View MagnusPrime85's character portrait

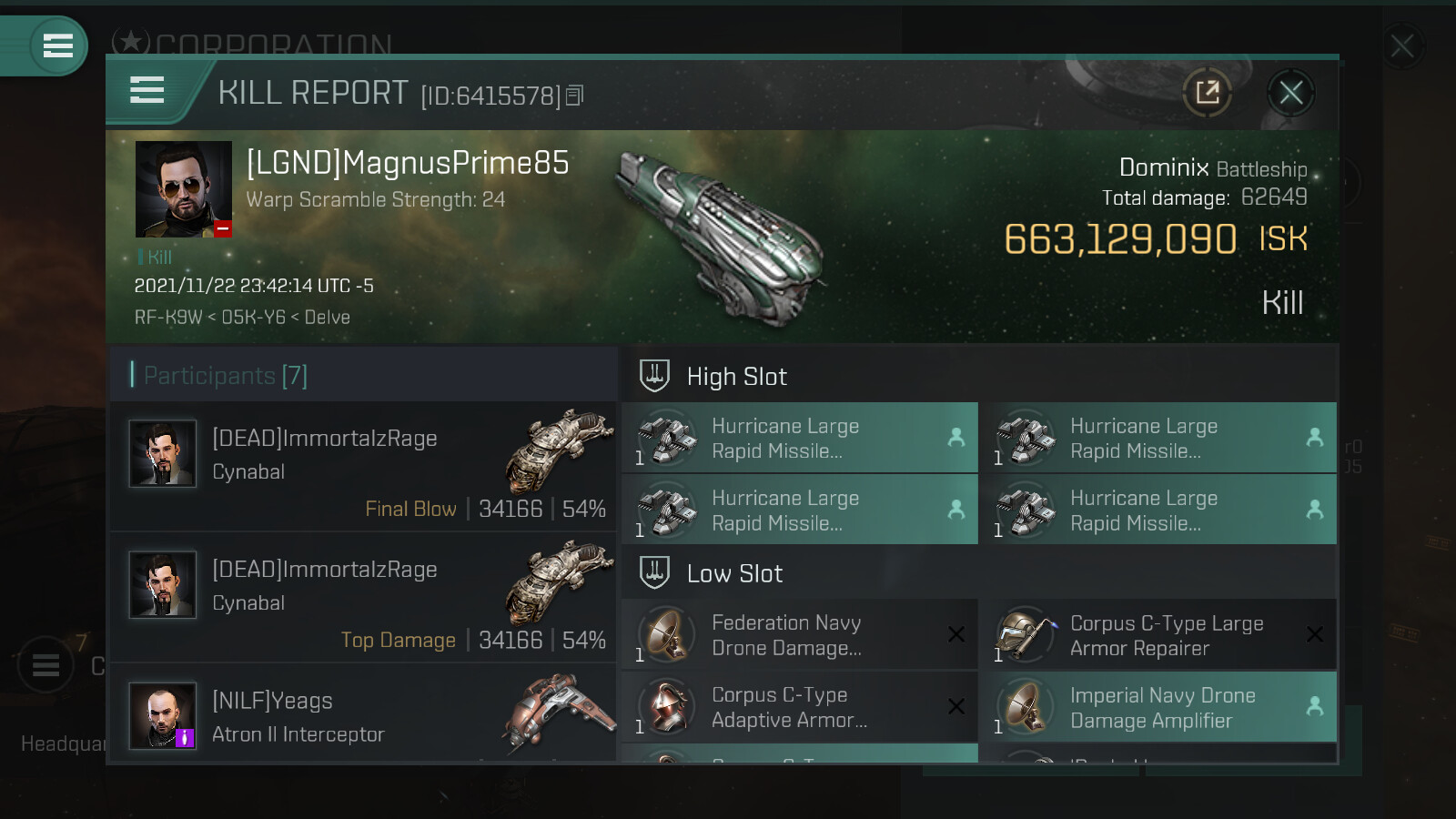click(x=183, y=189)
